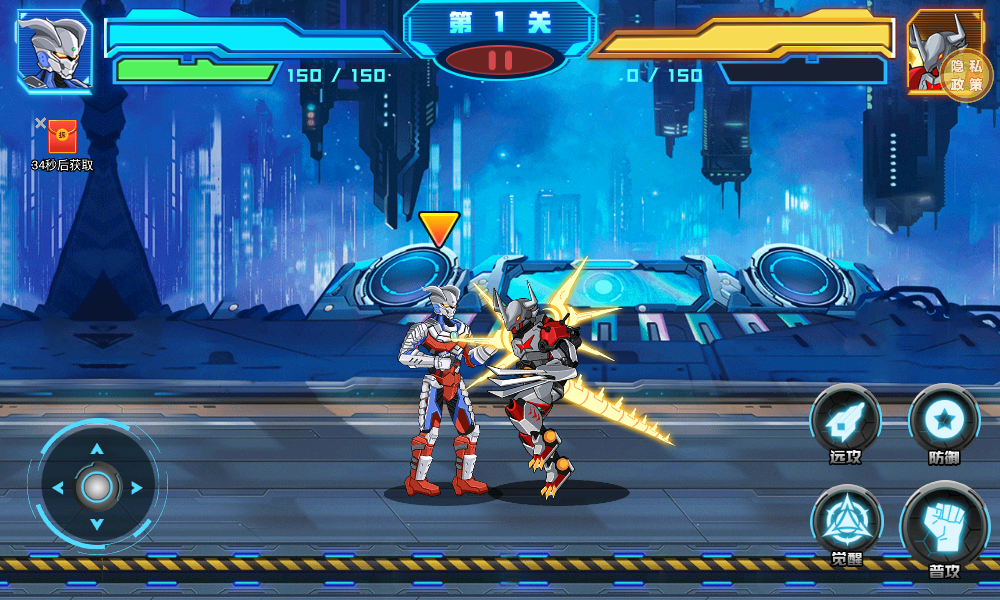The height and width of the screenshot is (600, 1000).
Task: Trigger the 觉醒 awakening skill
Action: tap(846, 522)
